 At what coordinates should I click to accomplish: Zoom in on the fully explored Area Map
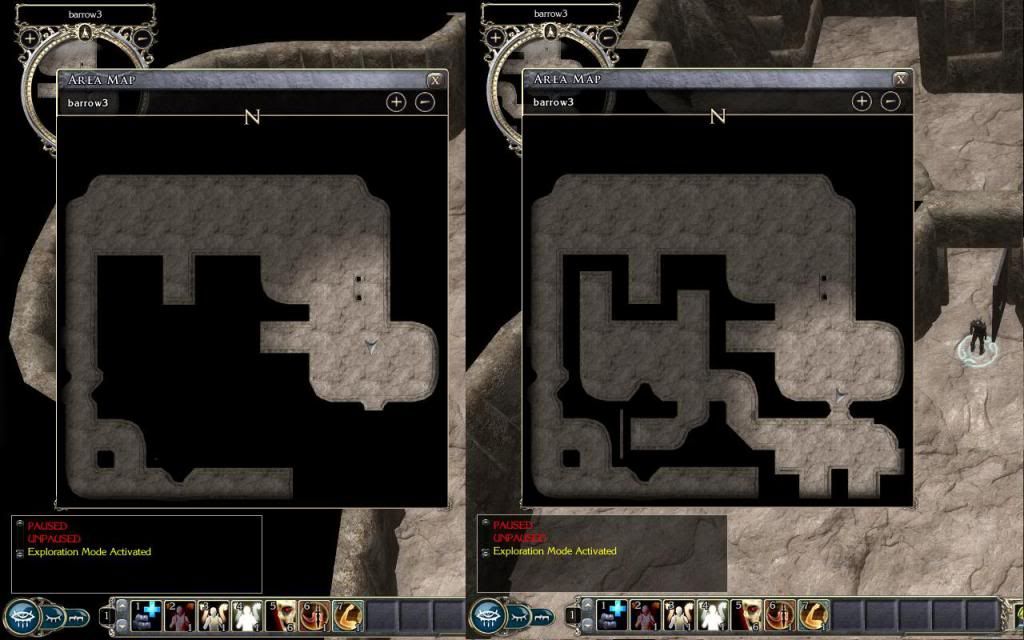click(861, 102)
